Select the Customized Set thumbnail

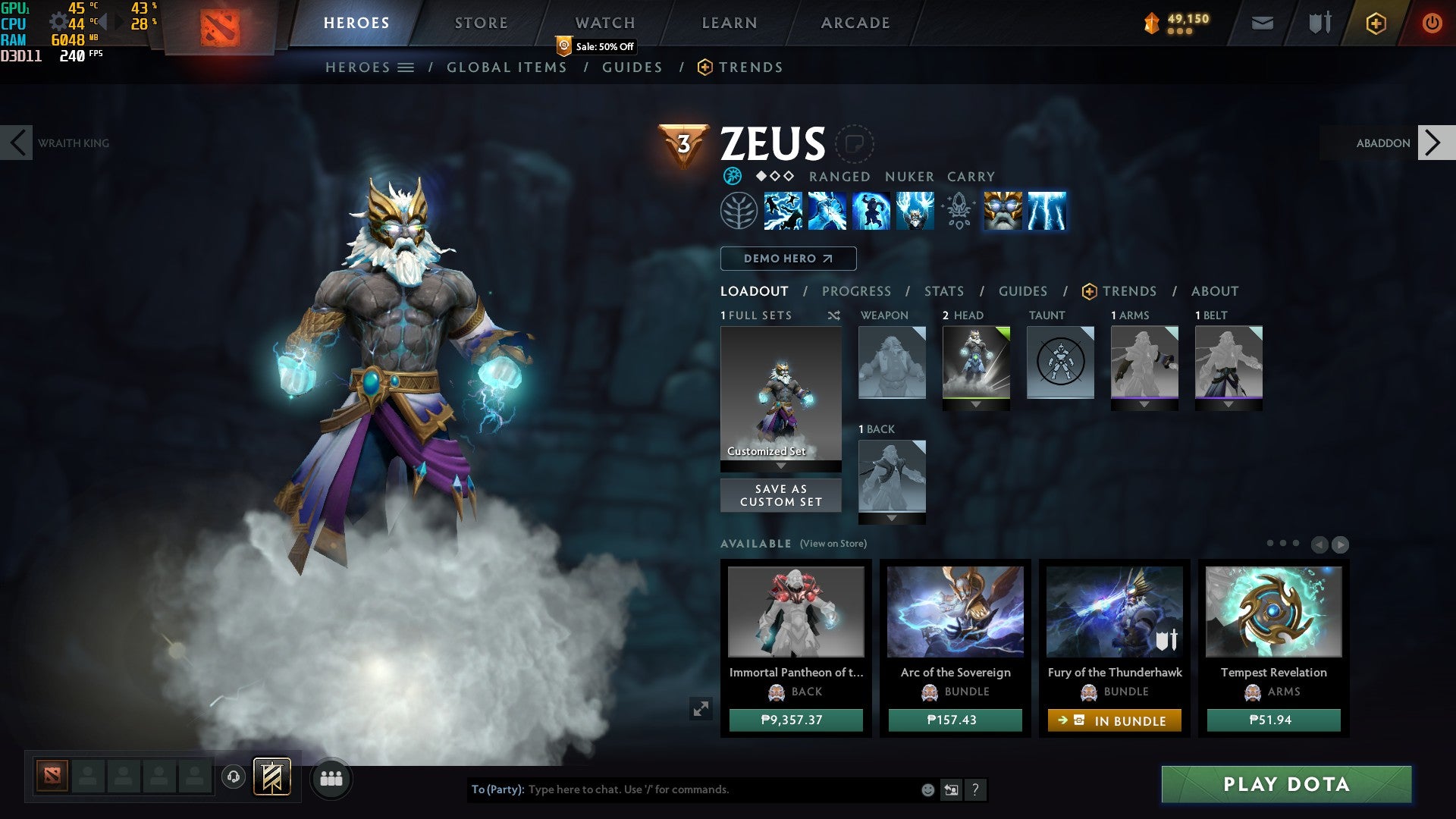780,394
